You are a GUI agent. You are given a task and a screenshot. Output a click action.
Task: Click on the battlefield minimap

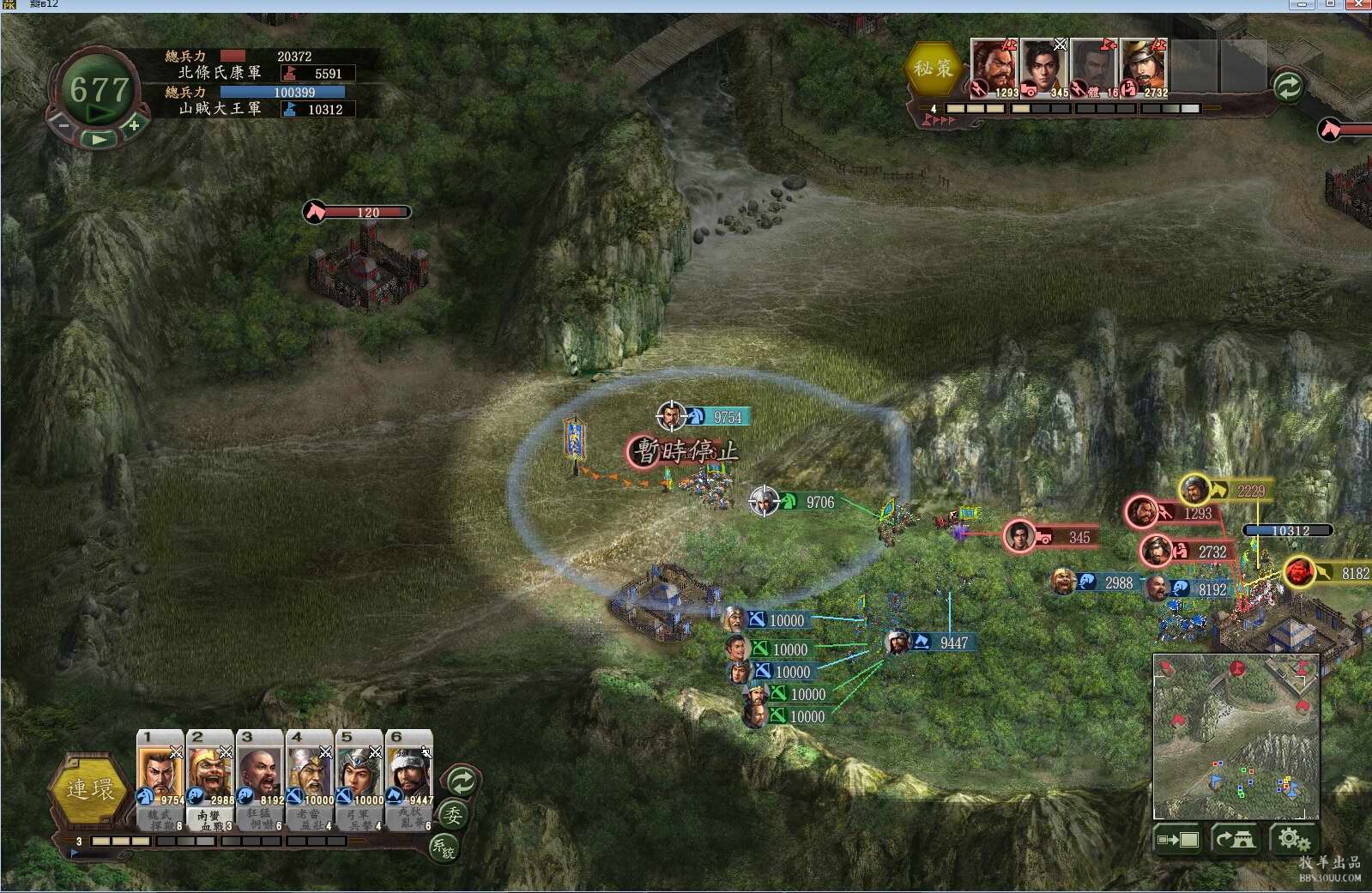coord(1236,738)
